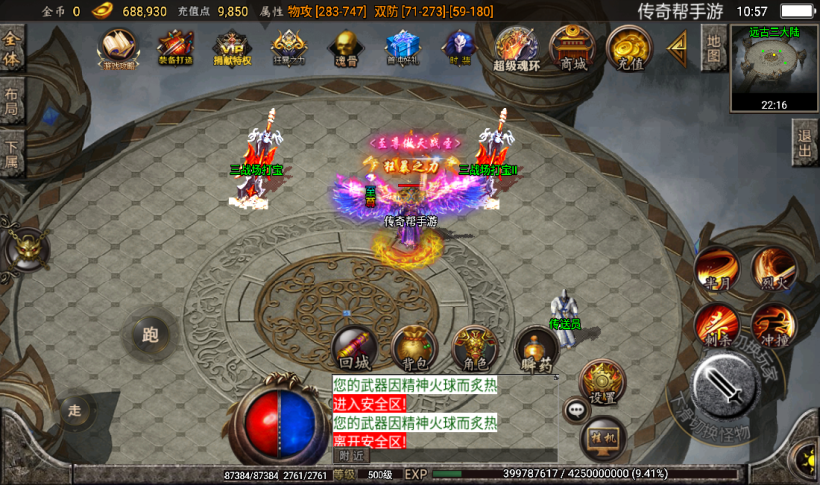Open the 商城 shop
Screen dimensions: 820x485
click(573, 46)
